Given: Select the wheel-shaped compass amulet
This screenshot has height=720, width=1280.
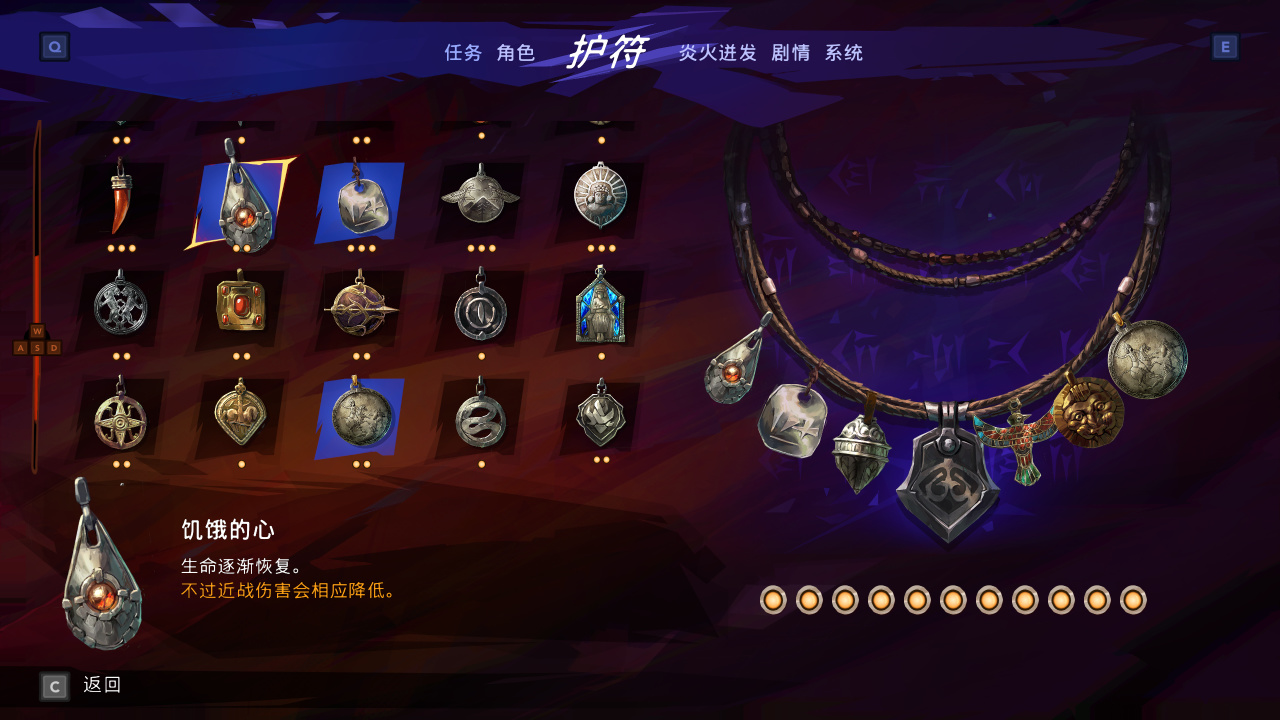Looking at the screenshot, I should (x=120, y=420).
